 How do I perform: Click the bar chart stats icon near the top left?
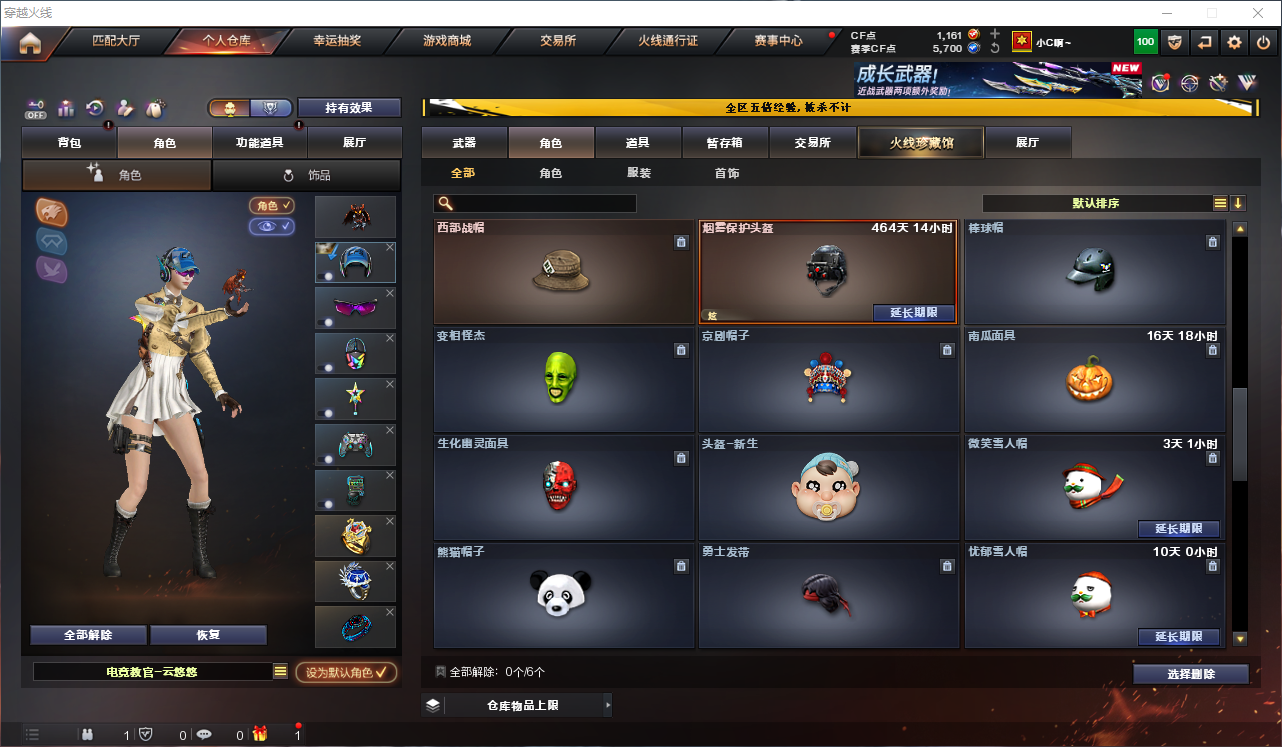point(65,108)
